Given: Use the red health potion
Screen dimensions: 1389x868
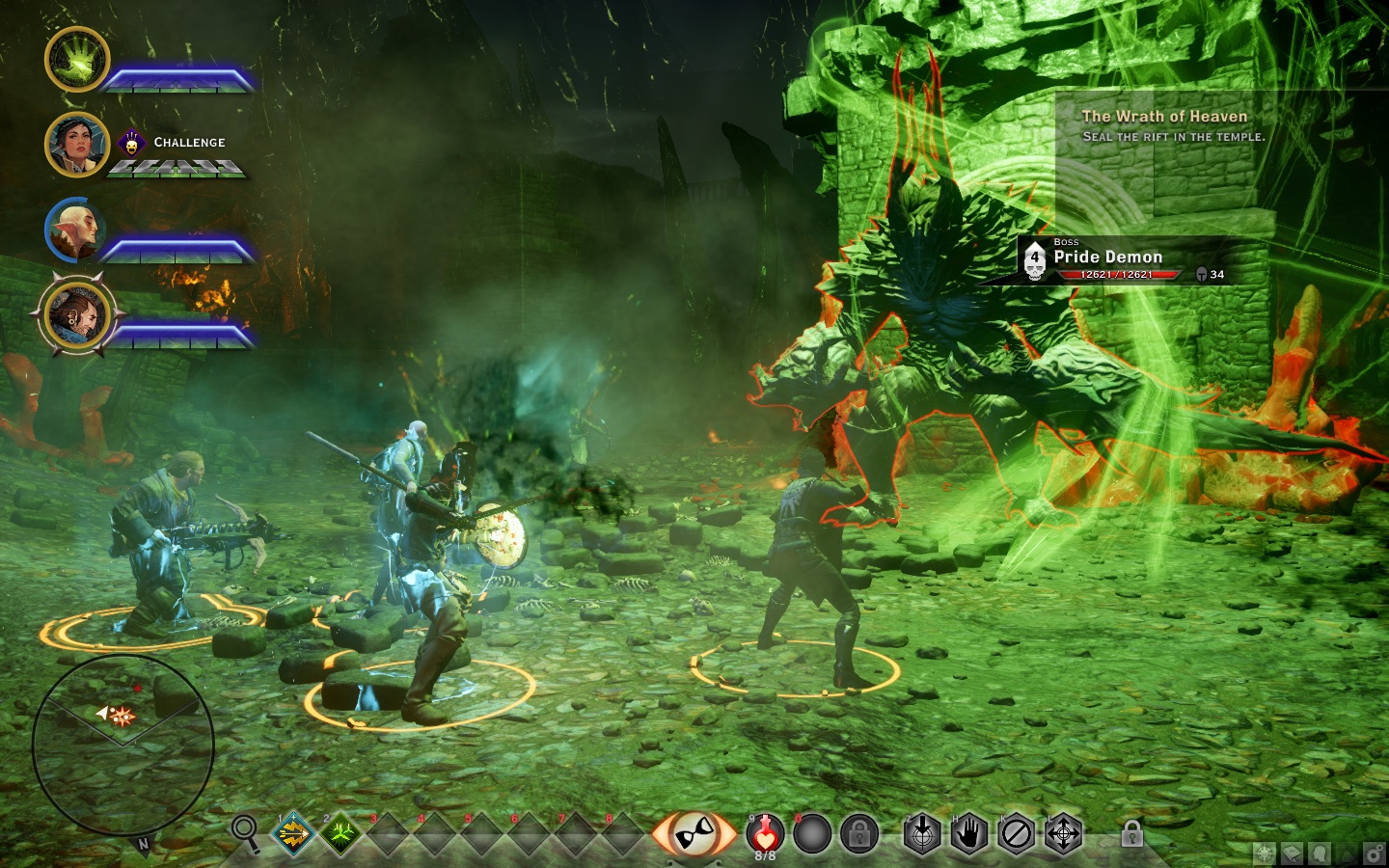Looking at the screenshot, I should click(x=766, y=833).
